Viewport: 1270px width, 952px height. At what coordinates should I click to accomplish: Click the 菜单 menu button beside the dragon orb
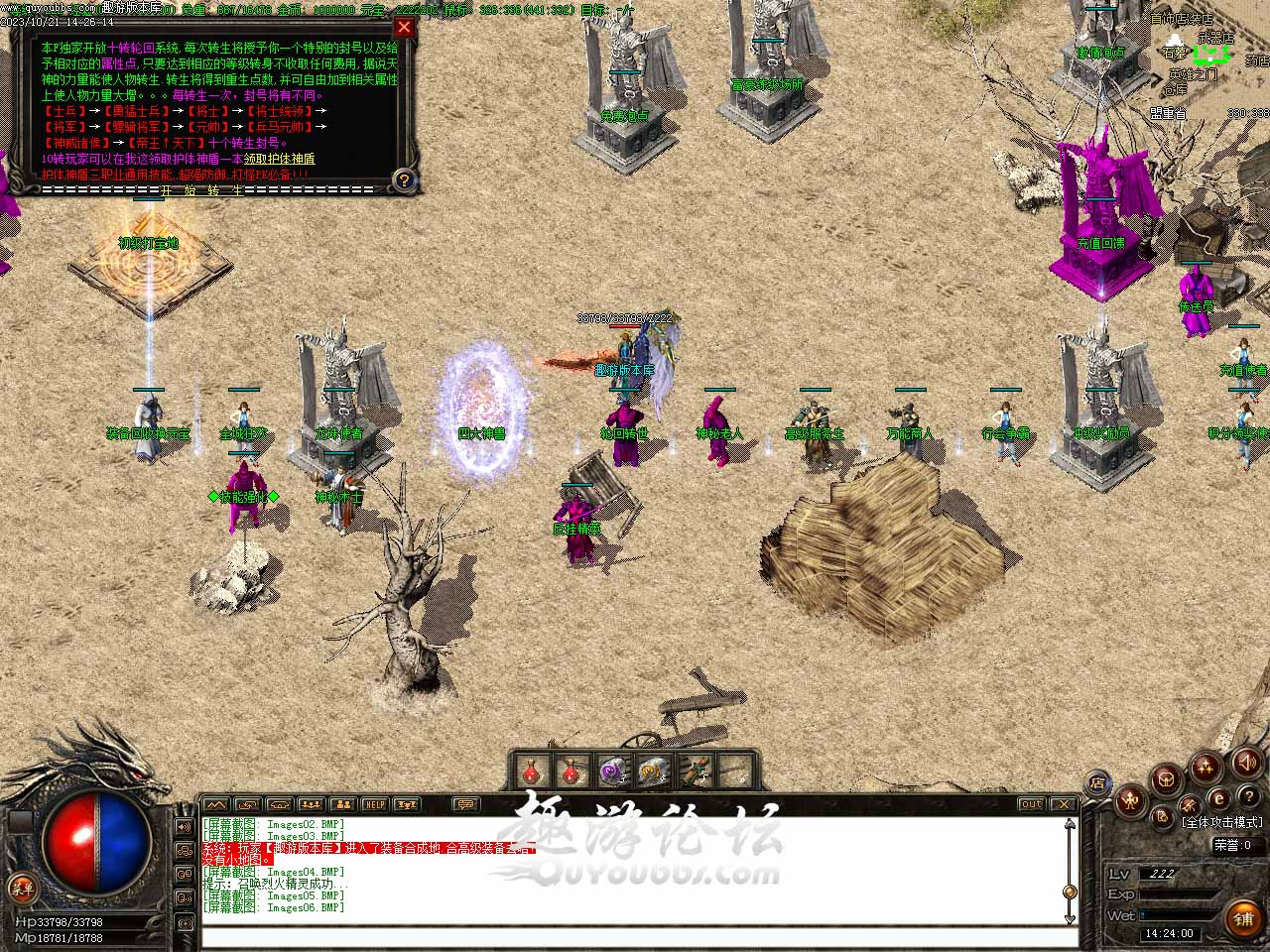[21, 888]
